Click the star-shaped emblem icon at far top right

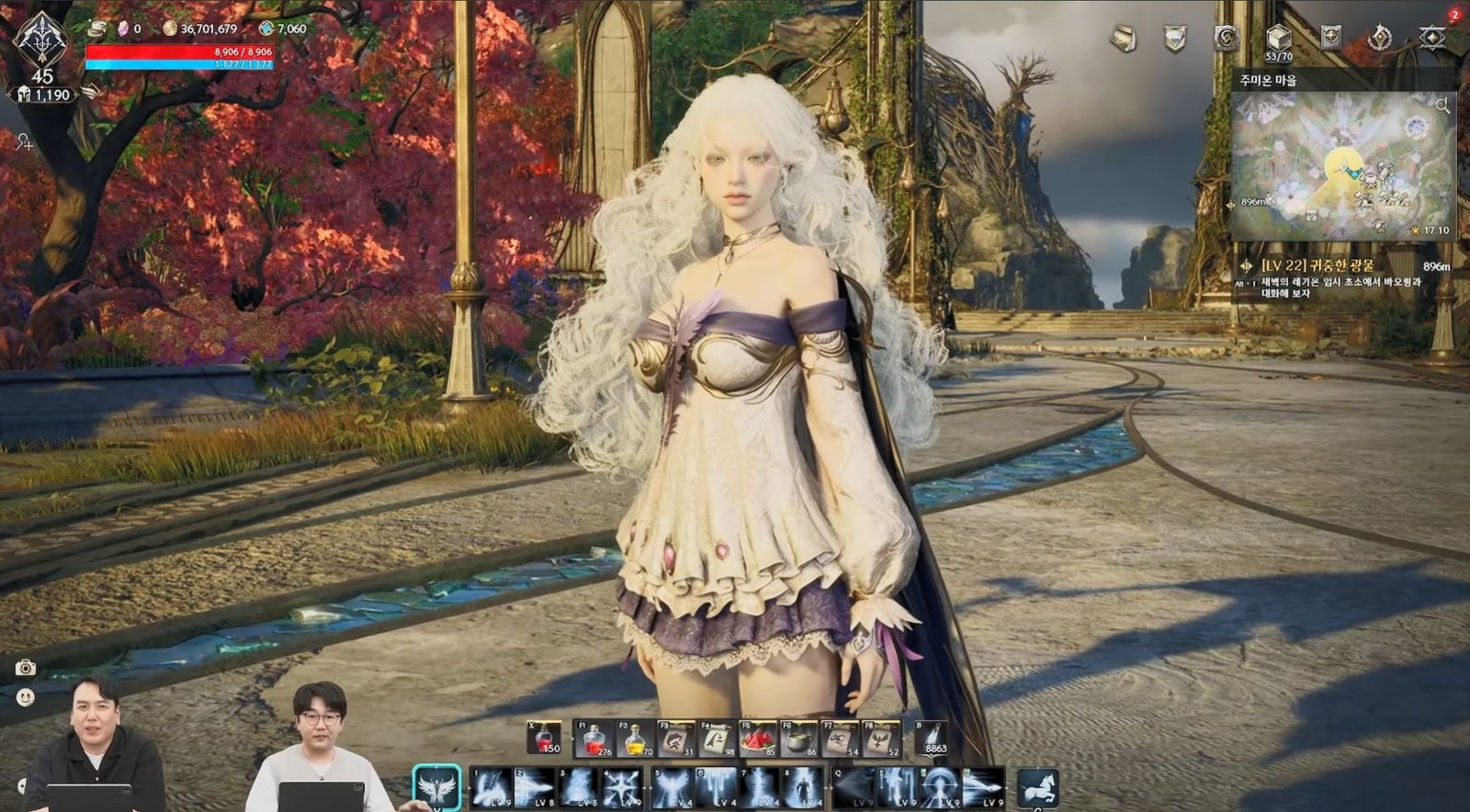[x=1431, y=35]
